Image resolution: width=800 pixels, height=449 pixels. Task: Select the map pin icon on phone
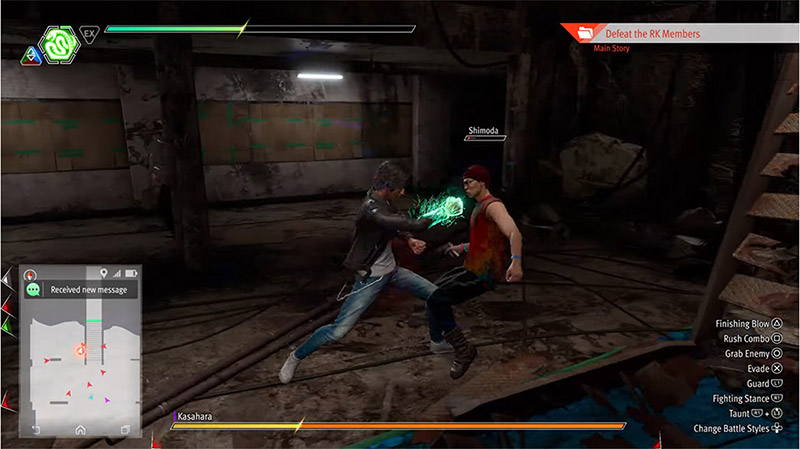103,273
